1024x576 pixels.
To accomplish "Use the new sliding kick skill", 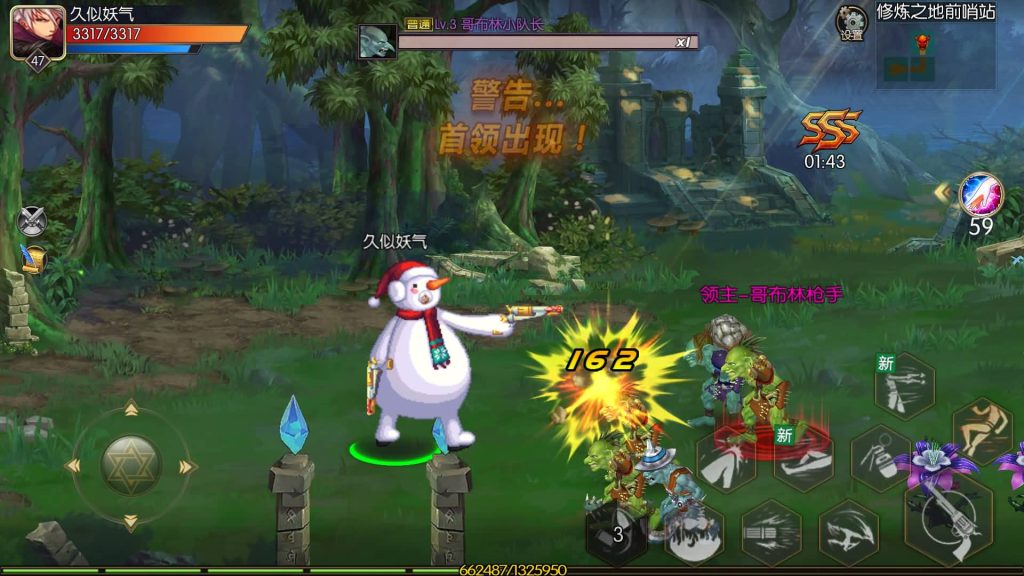I will coord(803,459).
